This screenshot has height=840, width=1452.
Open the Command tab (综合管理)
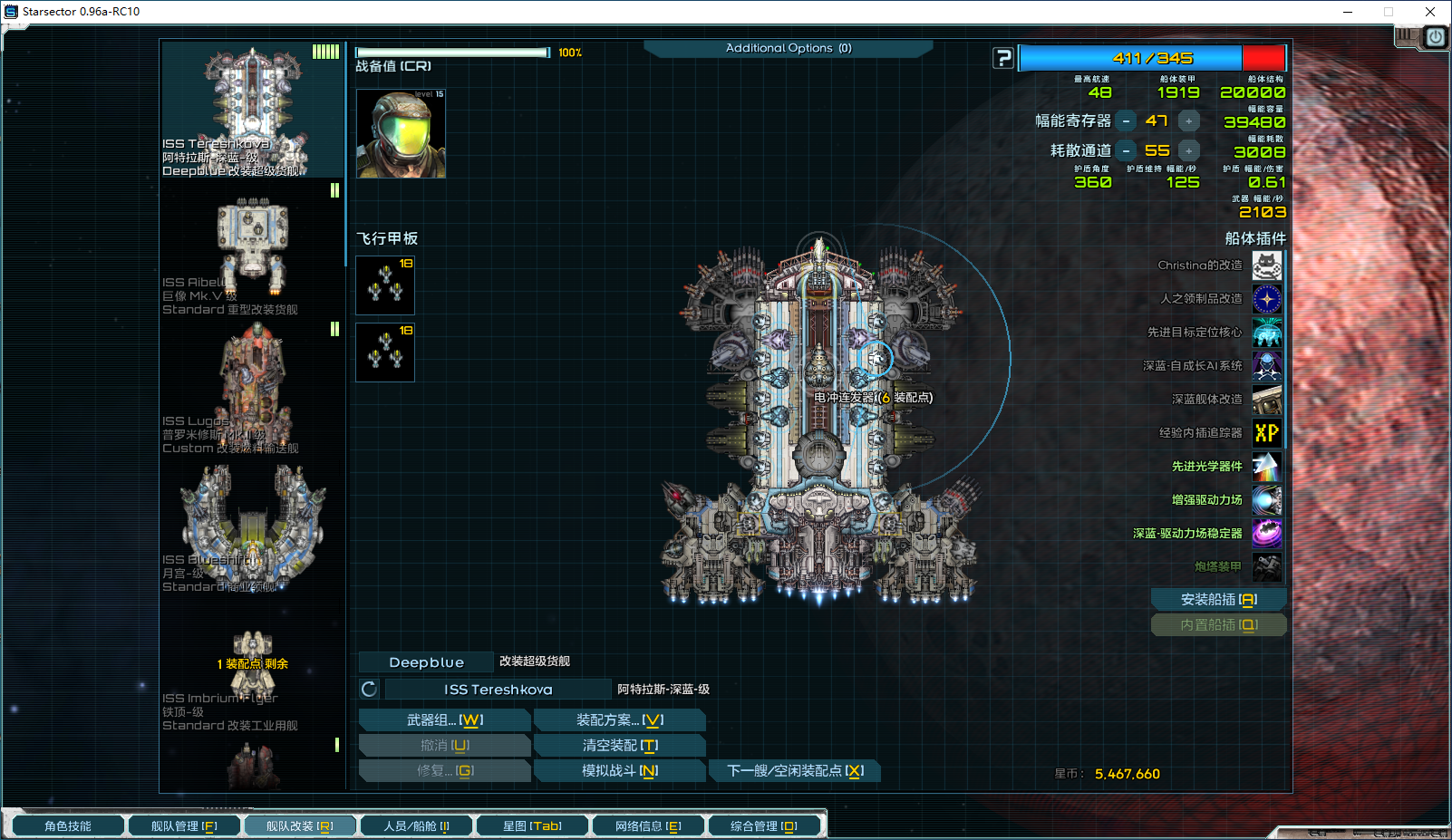(764, 826)
